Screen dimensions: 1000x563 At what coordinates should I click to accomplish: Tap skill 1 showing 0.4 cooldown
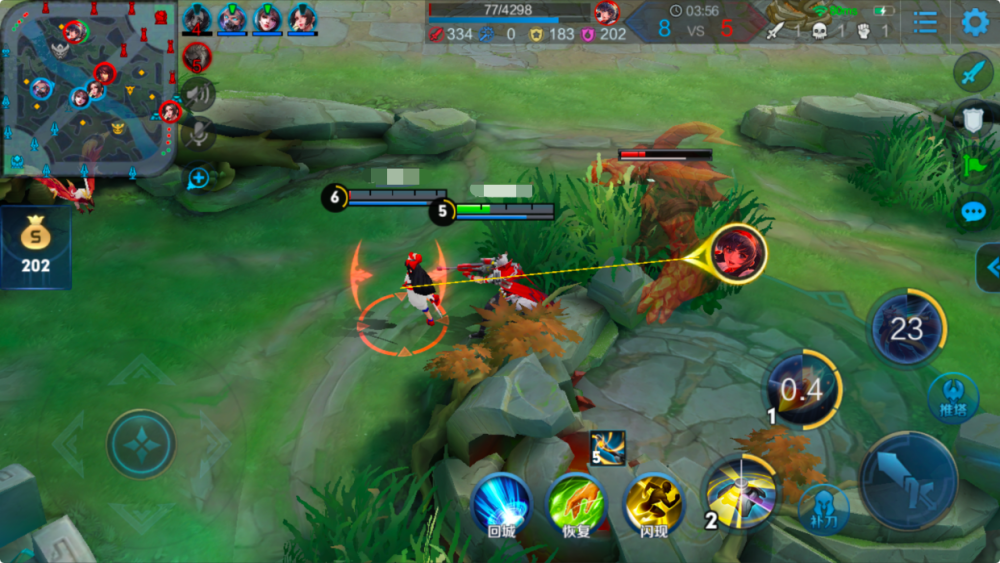tap(803, 390)
